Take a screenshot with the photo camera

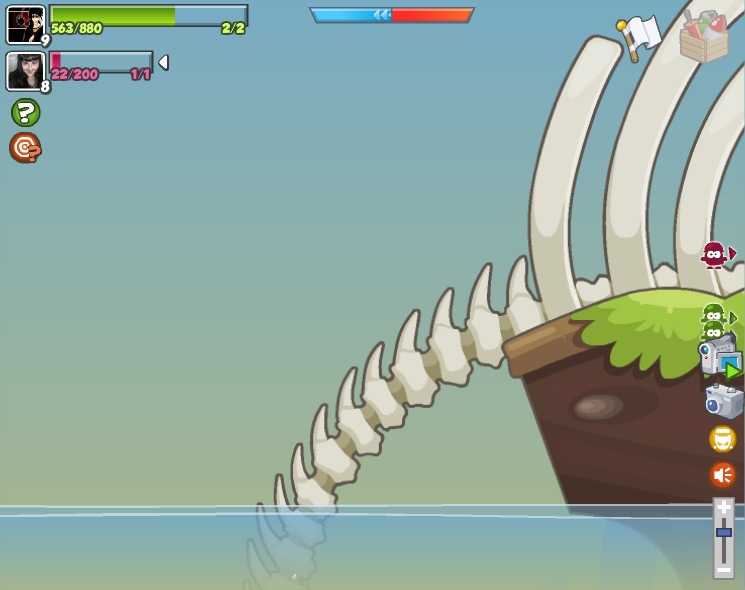click(x=723, y=401)
